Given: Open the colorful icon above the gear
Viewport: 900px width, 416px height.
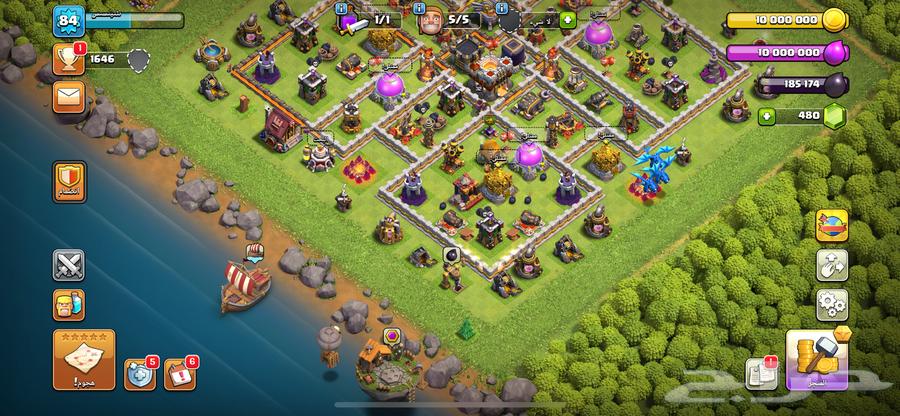Looking at the screenshot, I should (x=832, y=226).
